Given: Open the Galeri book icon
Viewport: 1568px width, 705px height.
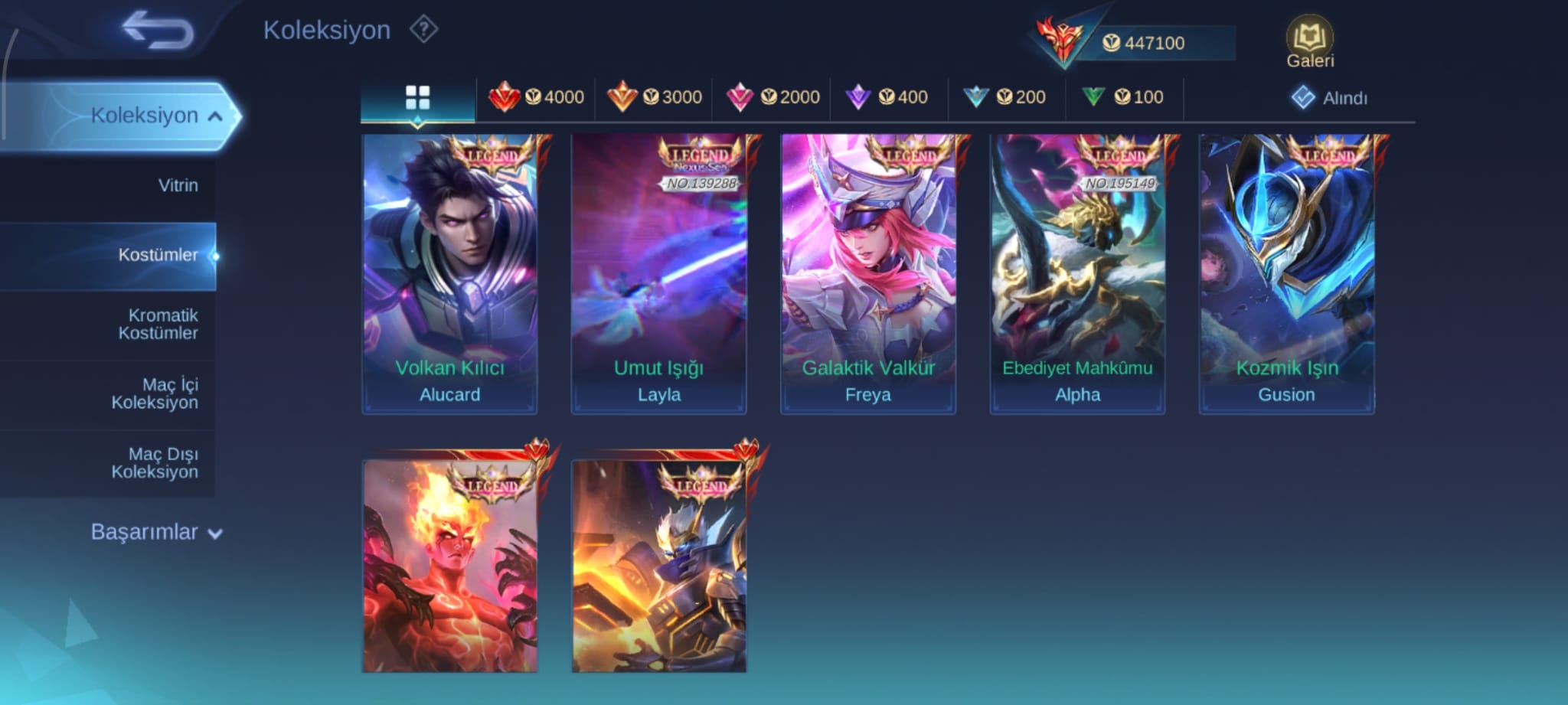Looking at the screenshot, I should click(1309, 38).
